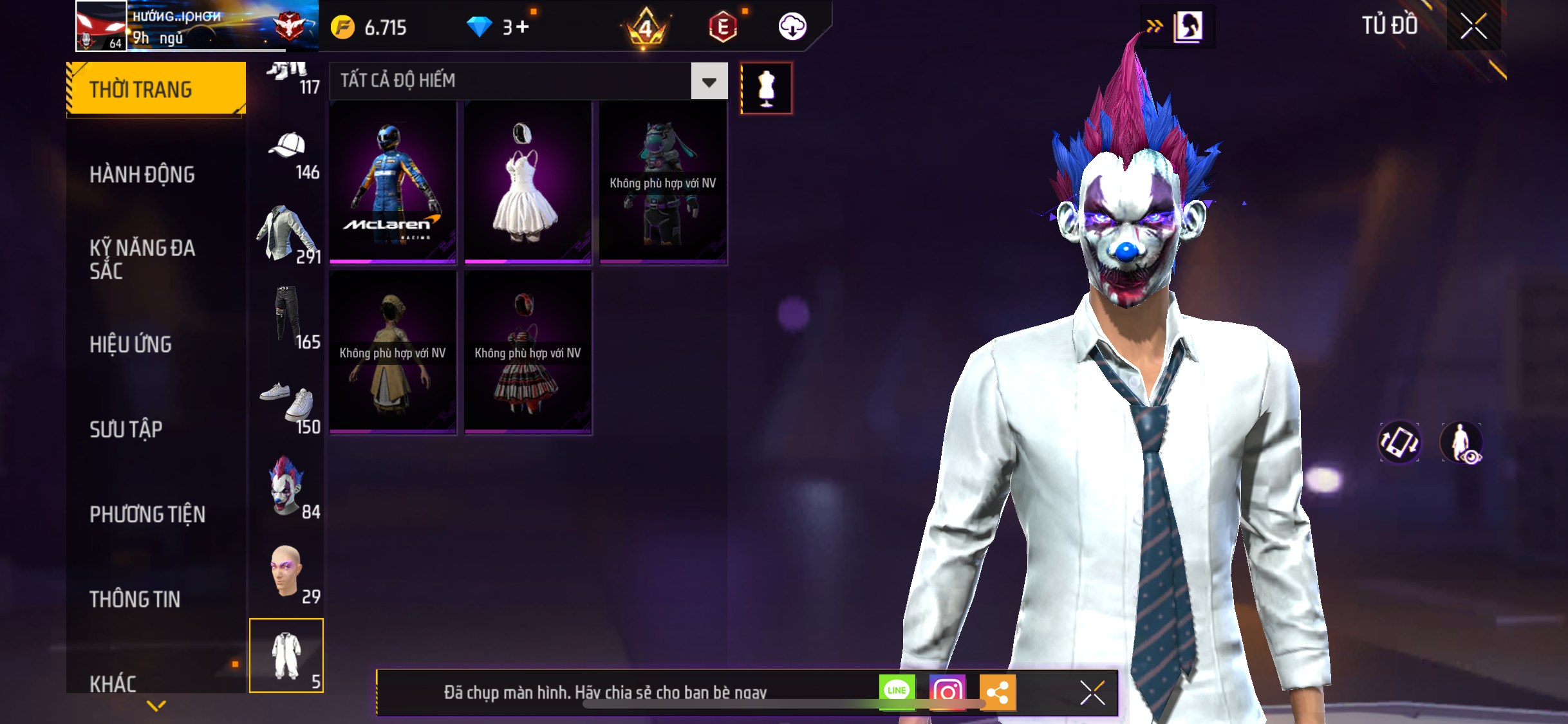Image resolution: width=1568 pixels, height=724 pixels.
Task: Share the screenshot to Instagram
Action: (947, 692)
